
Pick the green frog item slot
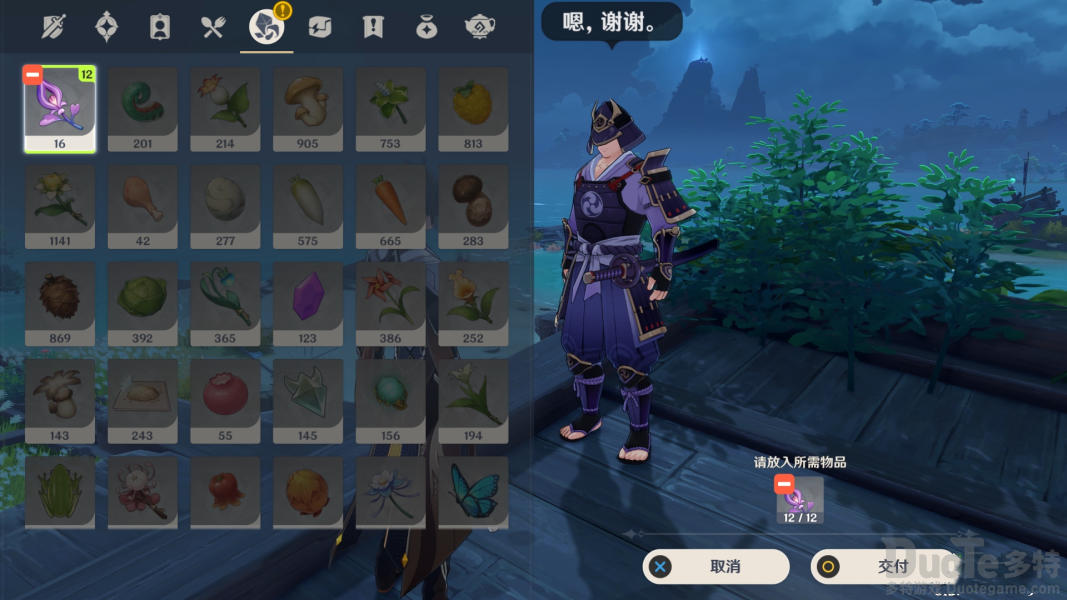(59, 492)
